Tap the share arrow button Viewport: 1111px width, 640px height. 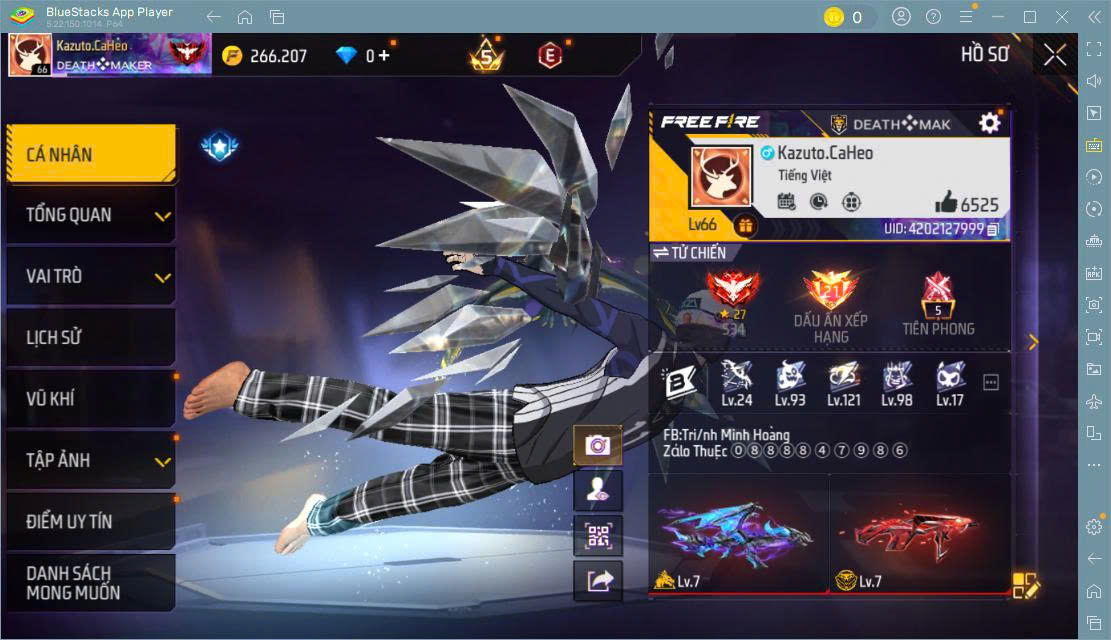point(598,581)
